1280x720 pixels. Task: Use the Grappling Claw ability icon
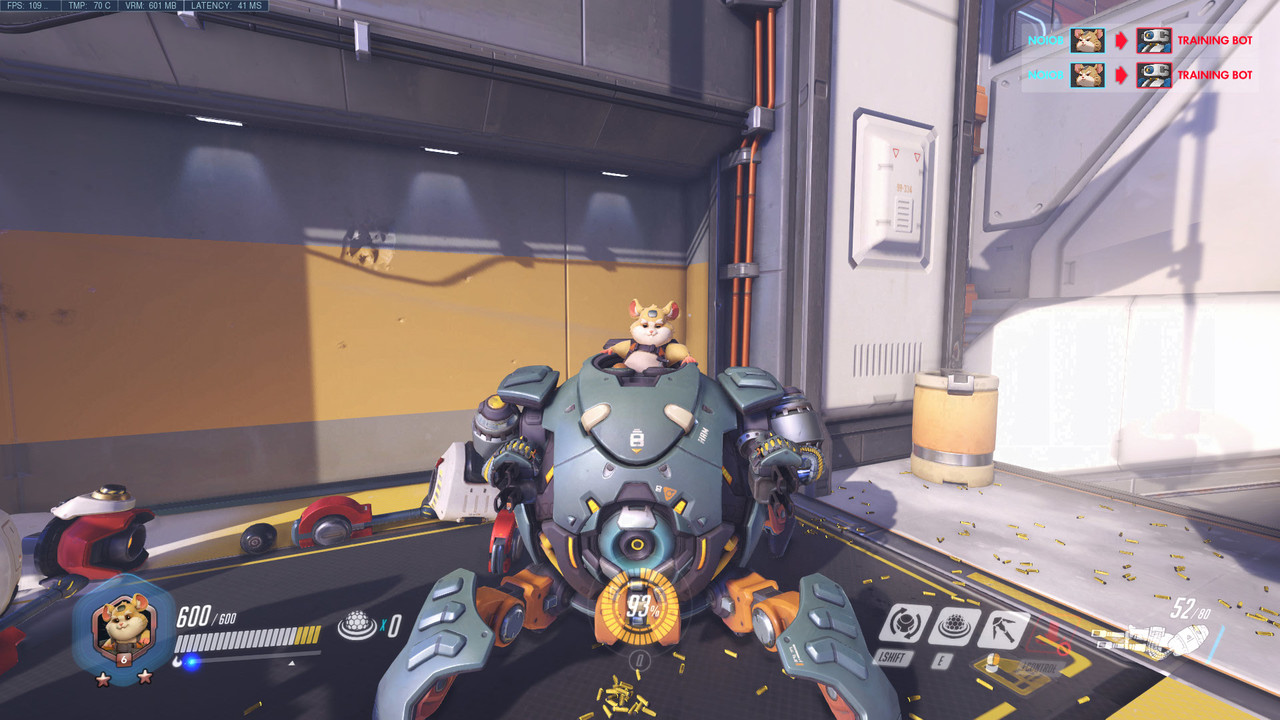pyautogui.click(x=1001, y=628)
